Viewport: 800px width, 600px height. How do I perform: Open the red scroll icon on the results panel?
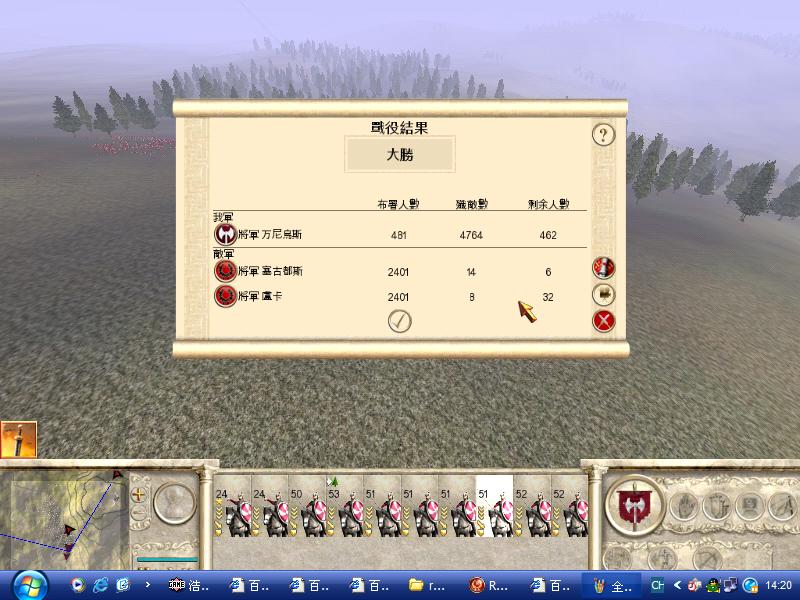tap(603, 267)
